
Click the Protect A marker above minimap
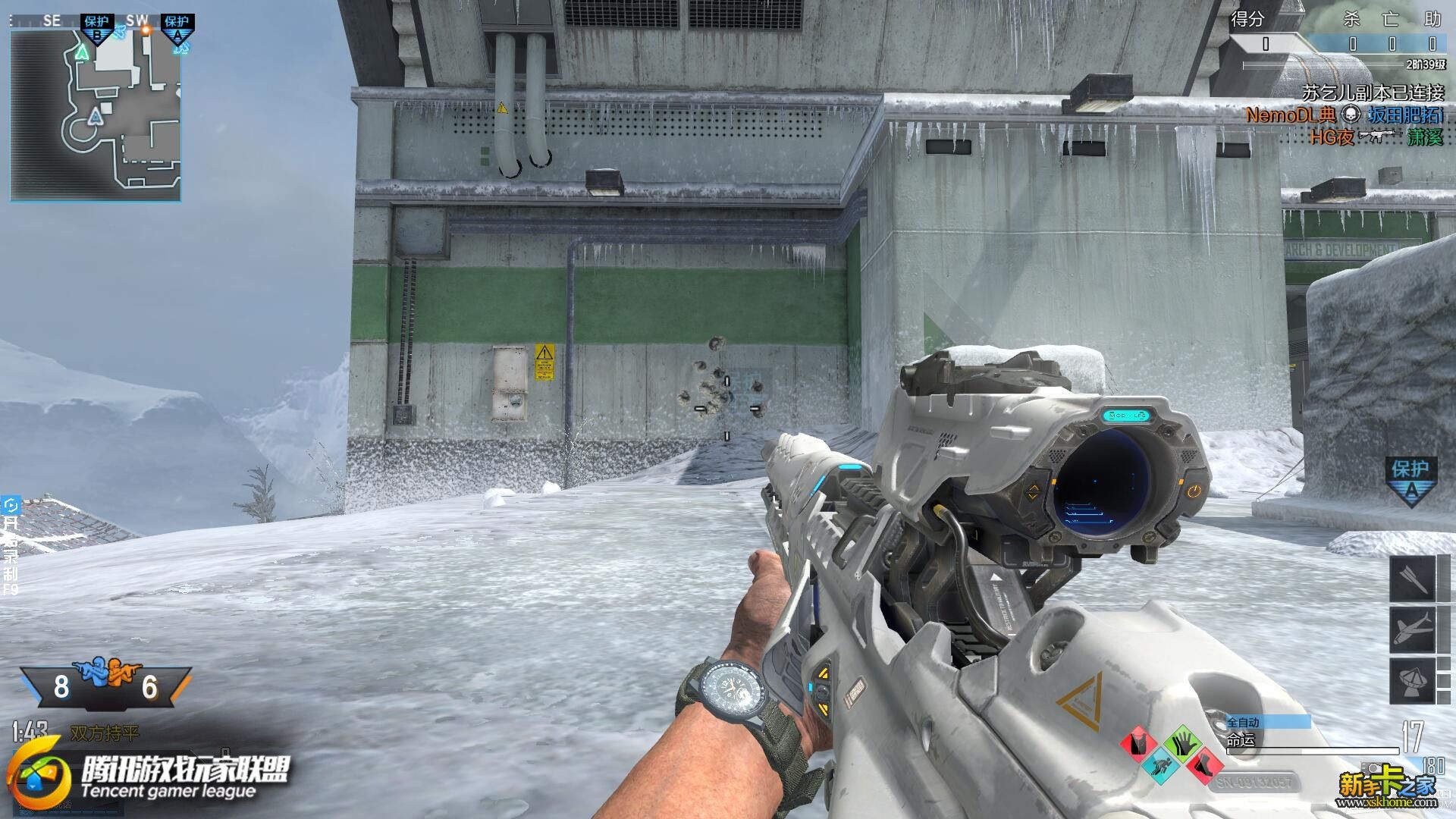pyautogui.click(x=177, y=28)
